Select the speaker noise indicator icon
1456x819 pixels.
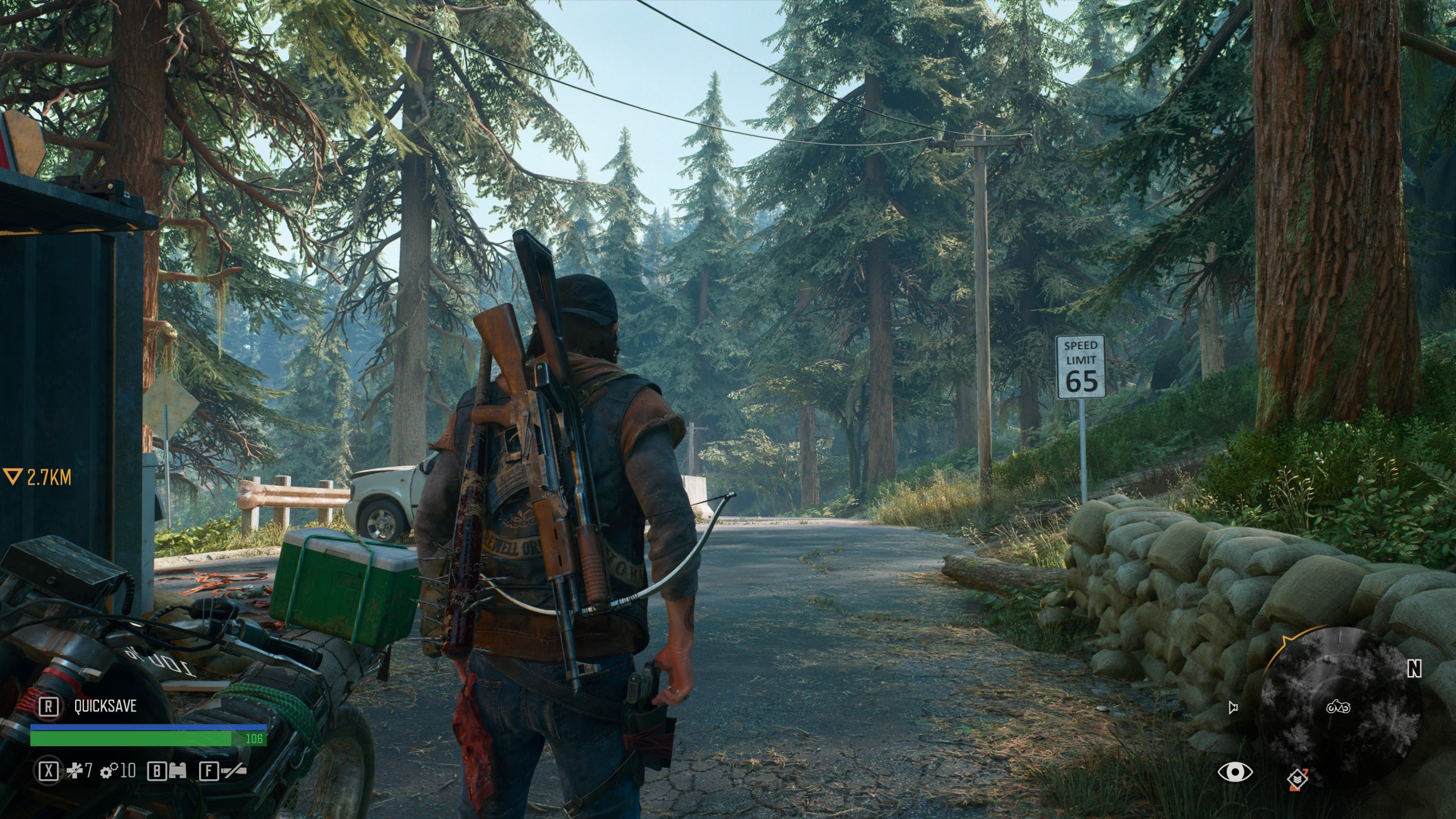[x=1232, y=708]
